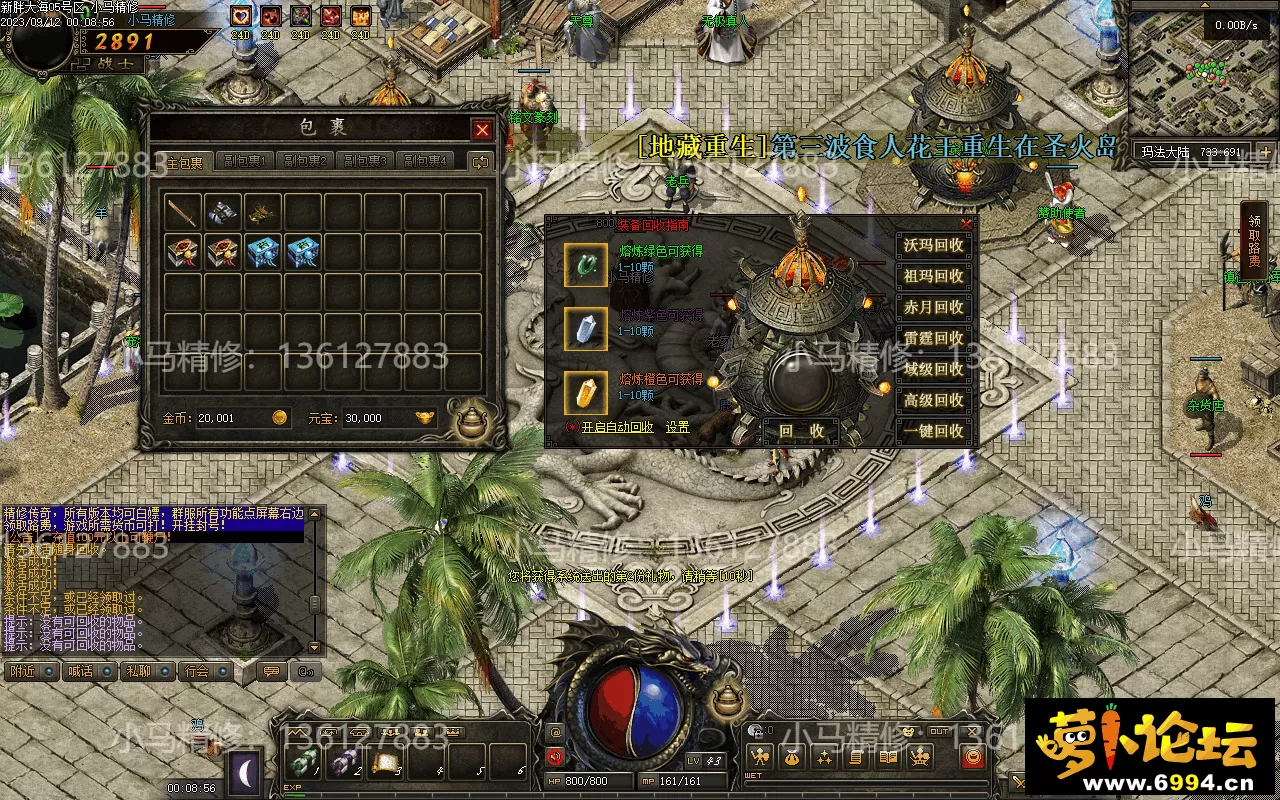Open the 副包裹3 bag tab
This screenshot has height=800, width=1280.
tap(365, 161)
